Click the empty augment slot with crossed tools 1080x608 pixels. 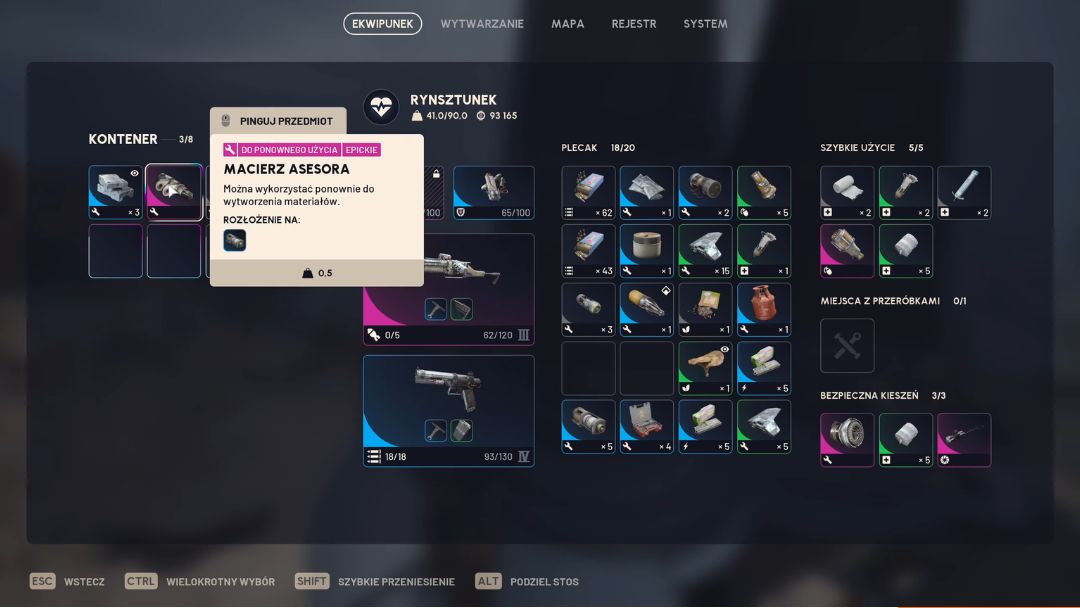(x=847, y=345)
